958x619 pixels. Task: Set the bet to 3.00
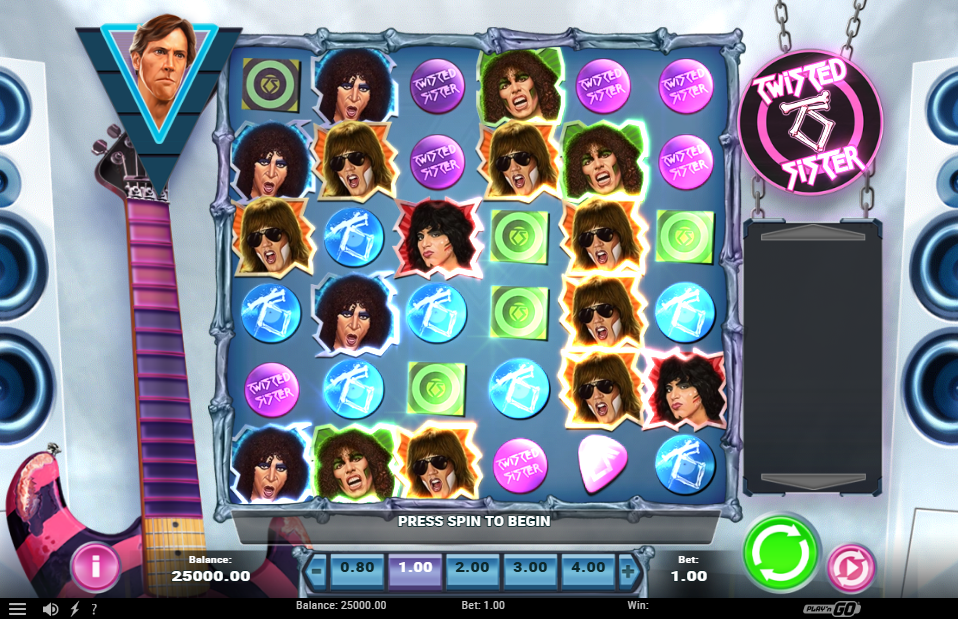(x=530, y=568)
